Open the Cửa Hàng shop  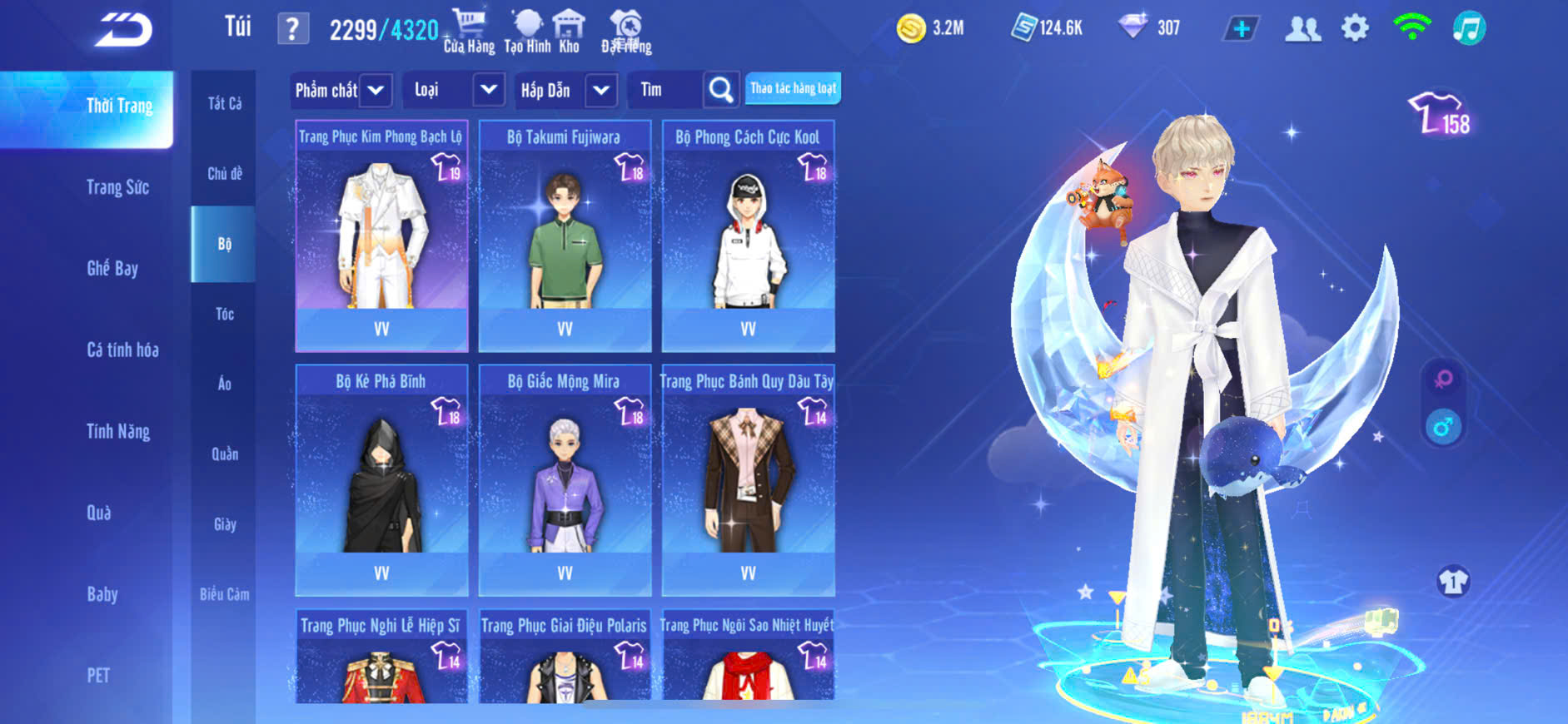(469, 31)
